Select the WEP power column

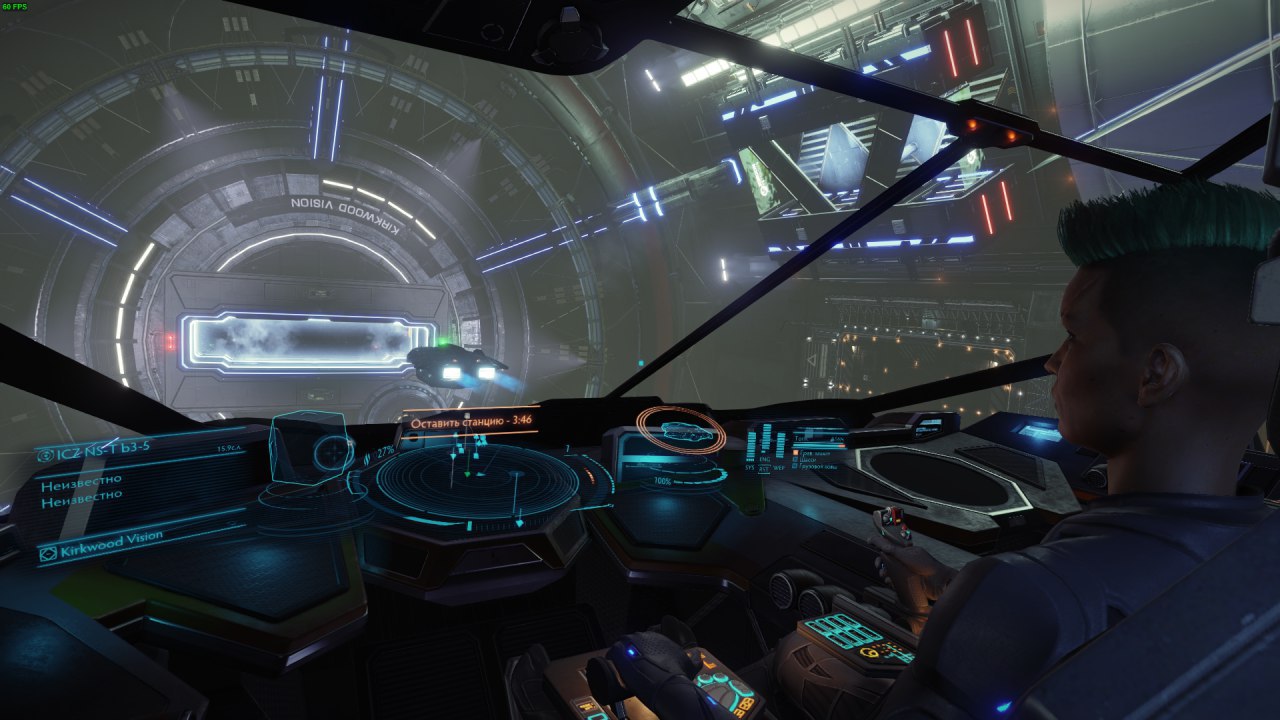click(x=780, y=445)
